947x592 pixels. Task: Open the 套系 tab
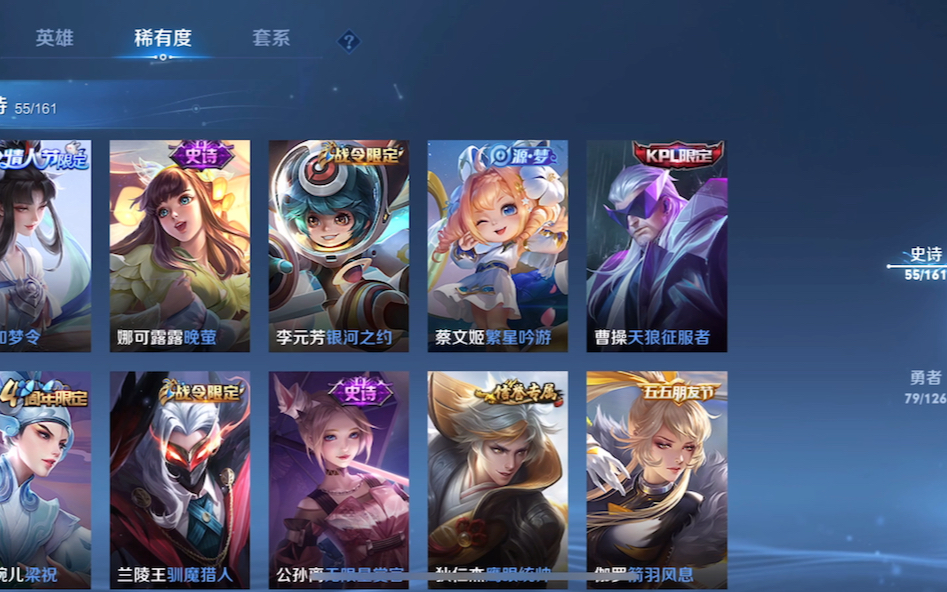[x=271, y=38]
